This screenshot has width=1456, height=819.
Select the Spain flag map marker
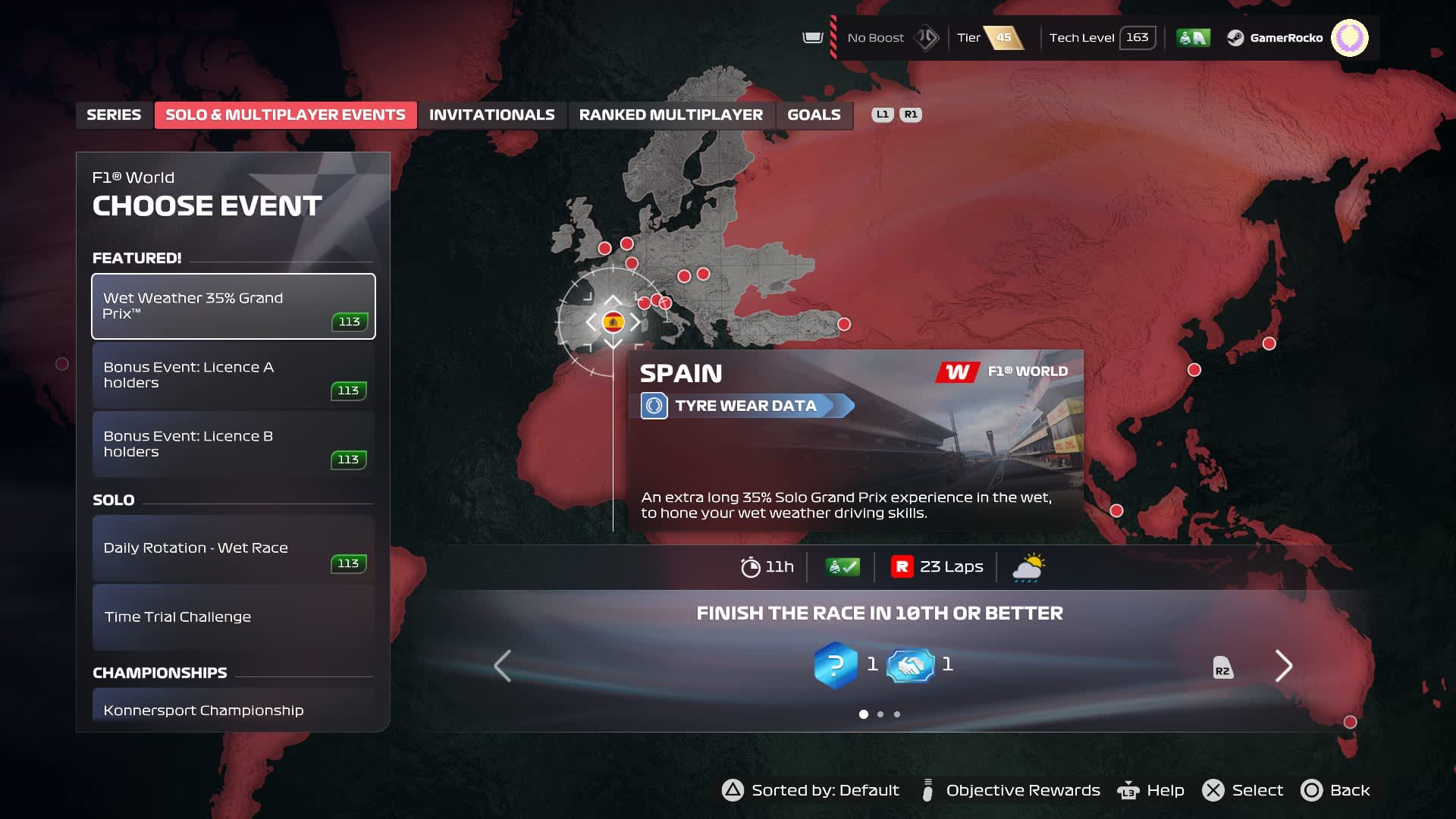tap(613, 322)
